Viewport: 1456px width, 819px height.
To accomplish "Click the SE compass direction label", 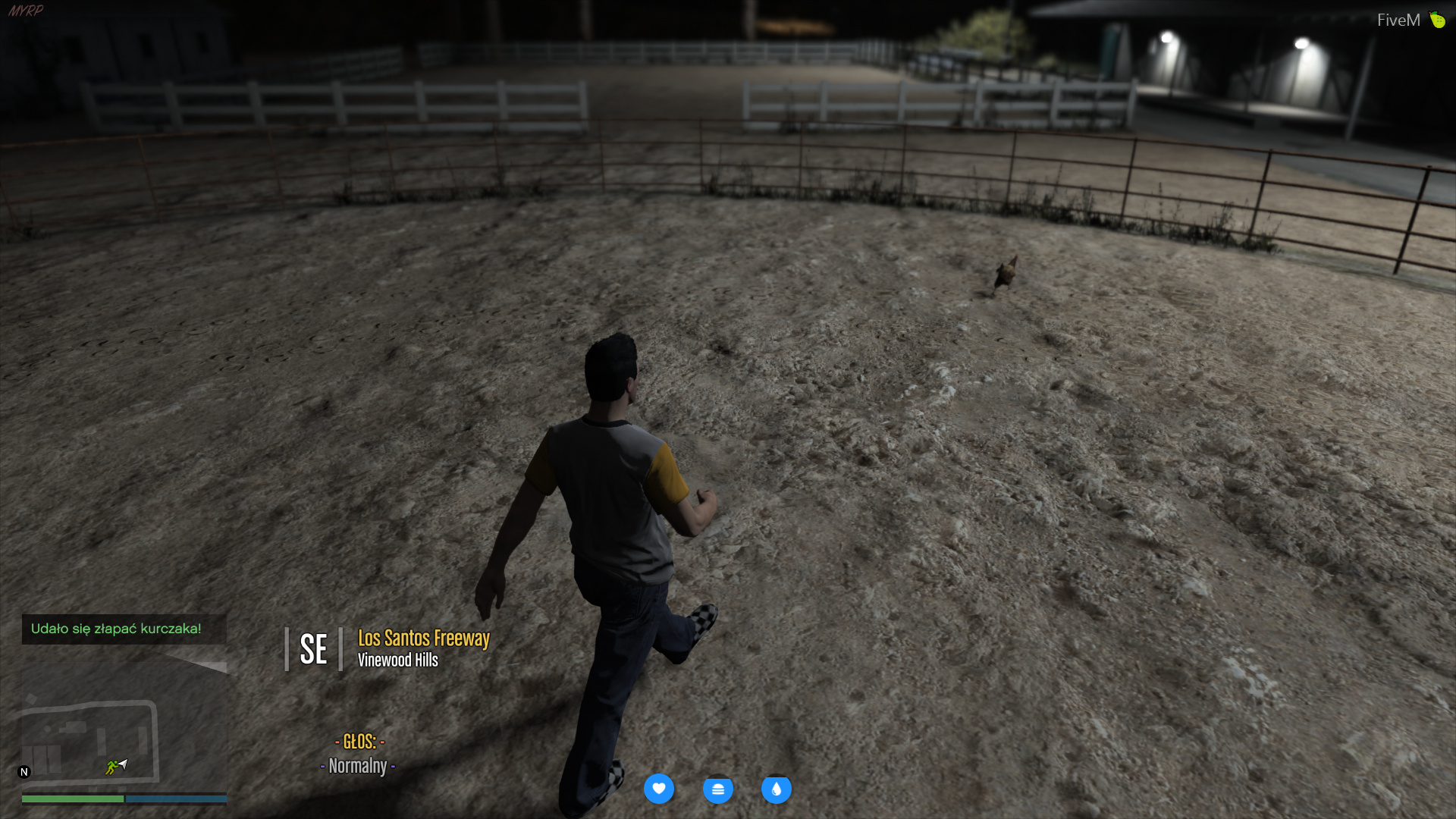I will point(312,648).
